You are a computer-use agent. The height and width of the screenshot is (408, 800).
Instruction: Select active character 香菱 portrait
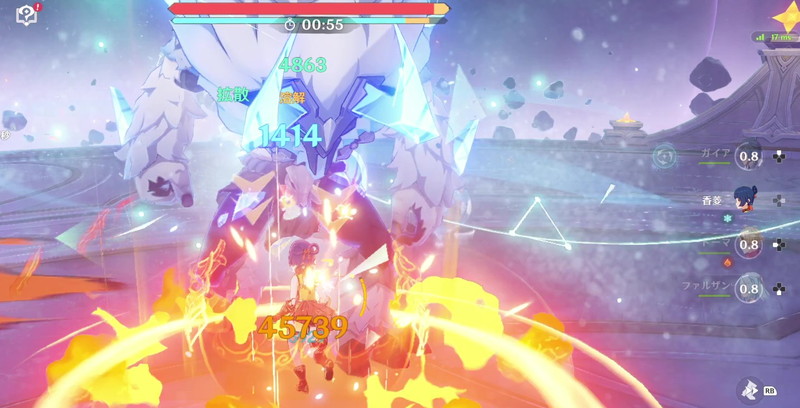[x=743, y=200]
